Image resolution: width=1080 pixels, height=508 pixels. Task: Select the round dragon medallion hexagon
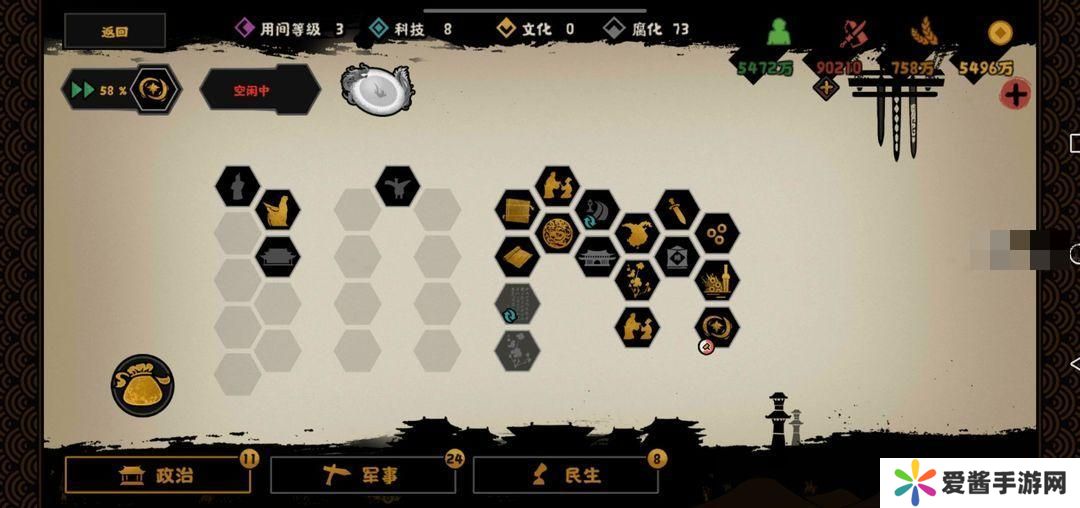point(557,233)
